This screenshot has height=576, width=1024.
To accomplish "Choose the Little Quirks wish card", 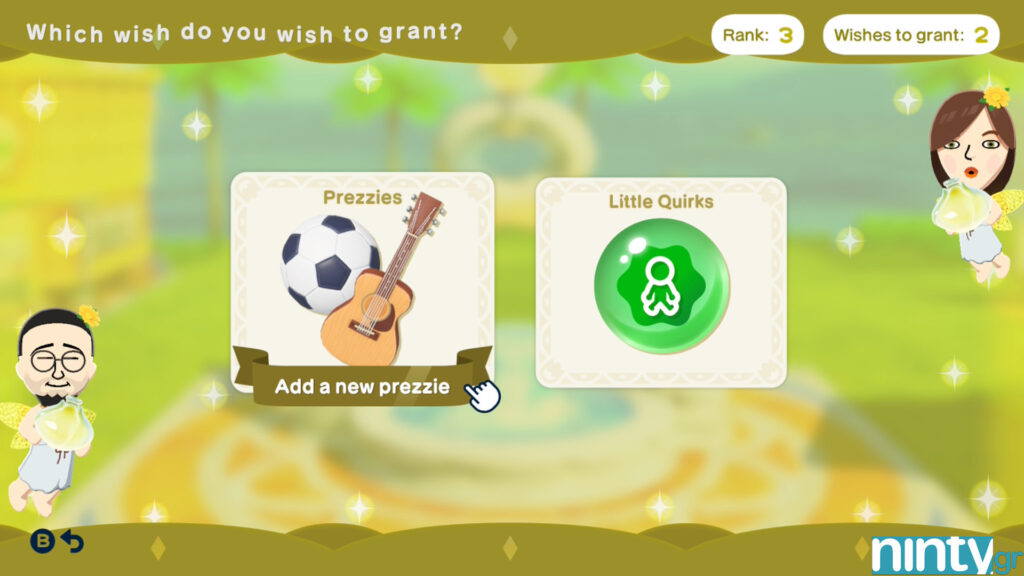I will [661, 282].
